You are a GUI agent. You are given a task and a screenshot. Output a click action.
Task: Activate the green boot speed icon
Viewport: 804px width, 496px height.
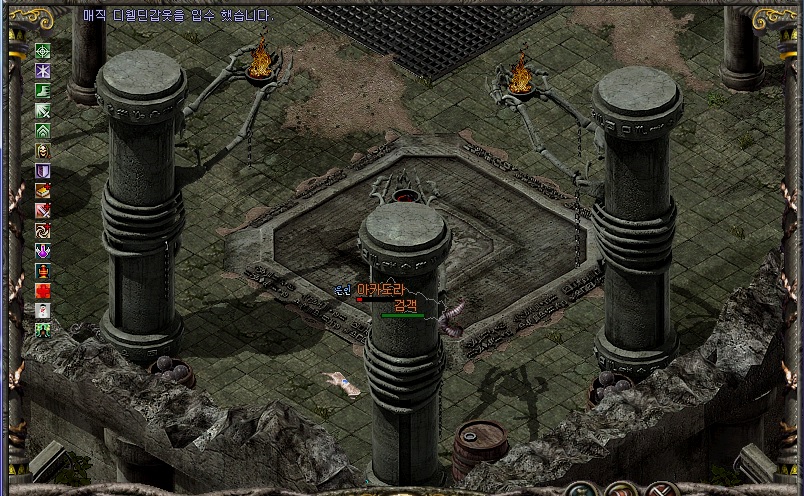point(43,91)
